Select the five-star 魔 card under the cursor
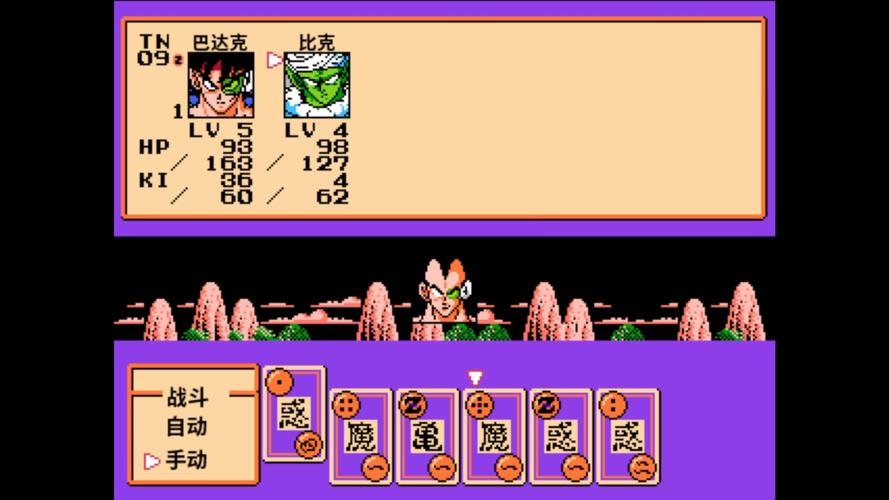889x500 pixels. (x=494, y=435)
